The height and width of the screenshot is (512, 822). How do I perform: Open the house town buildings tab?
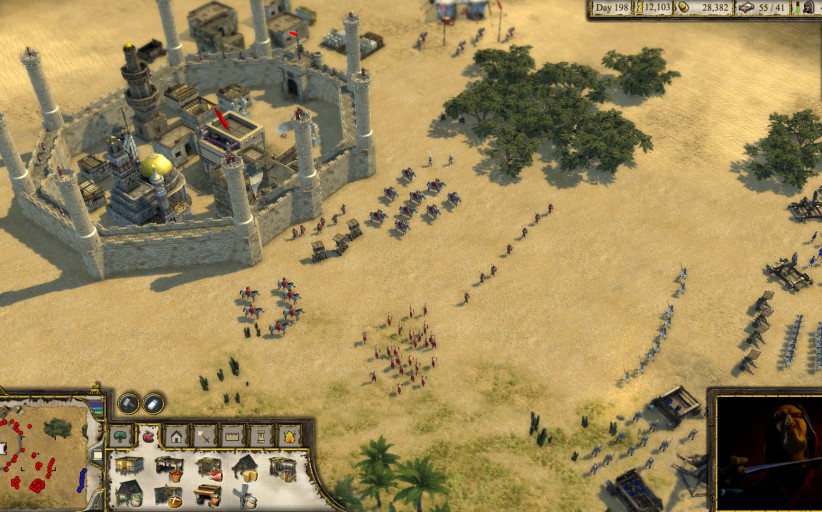[x=177, y=436]
